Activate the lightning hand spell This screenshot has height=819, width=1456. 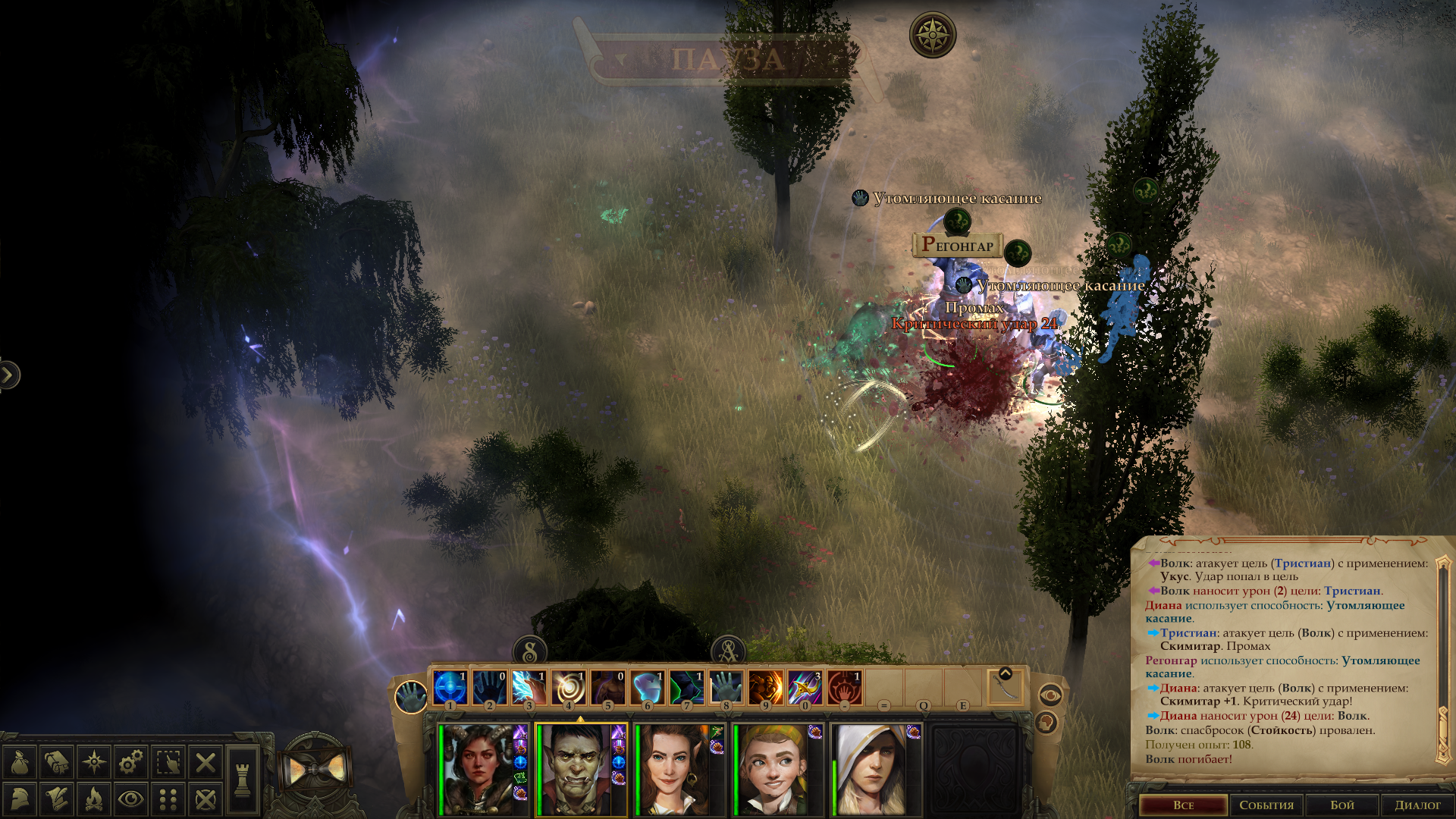(529, 688)
